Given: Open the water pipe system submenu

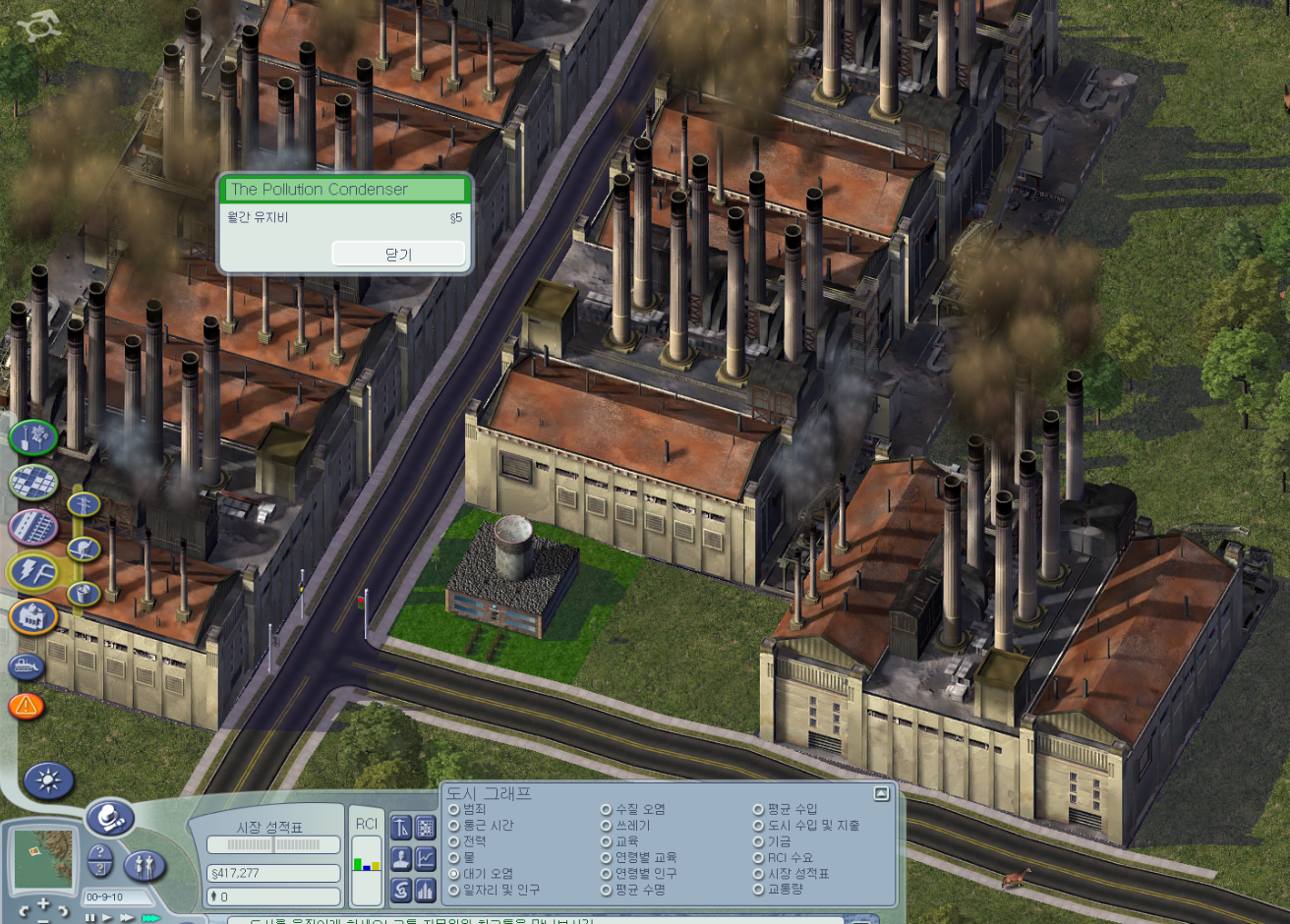Looking at the screenshot, I should (85, 549).
